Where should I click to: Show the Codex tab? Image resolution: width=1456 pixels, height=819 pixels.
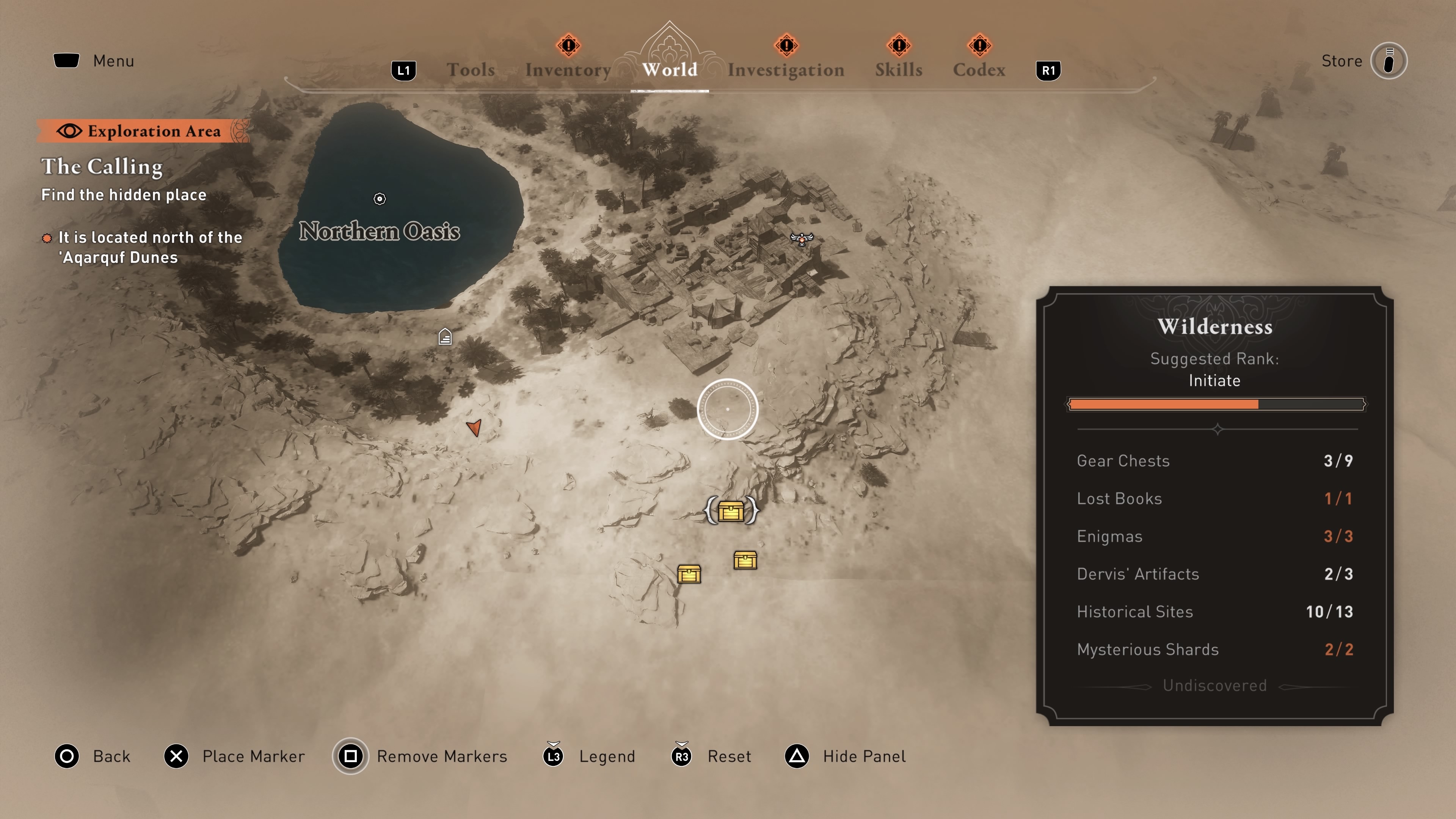(979, 69)
